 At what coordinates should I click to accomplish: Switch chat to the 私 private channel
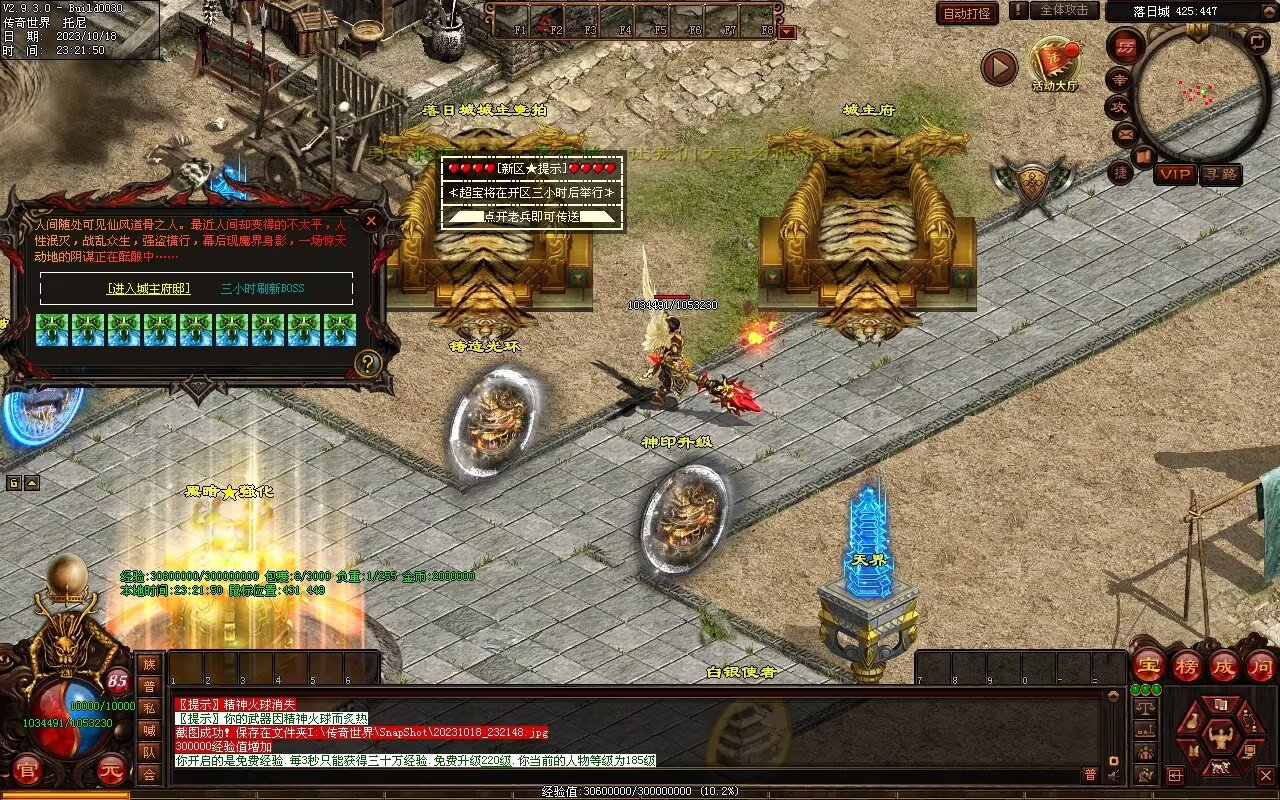[x=149, y=708]
